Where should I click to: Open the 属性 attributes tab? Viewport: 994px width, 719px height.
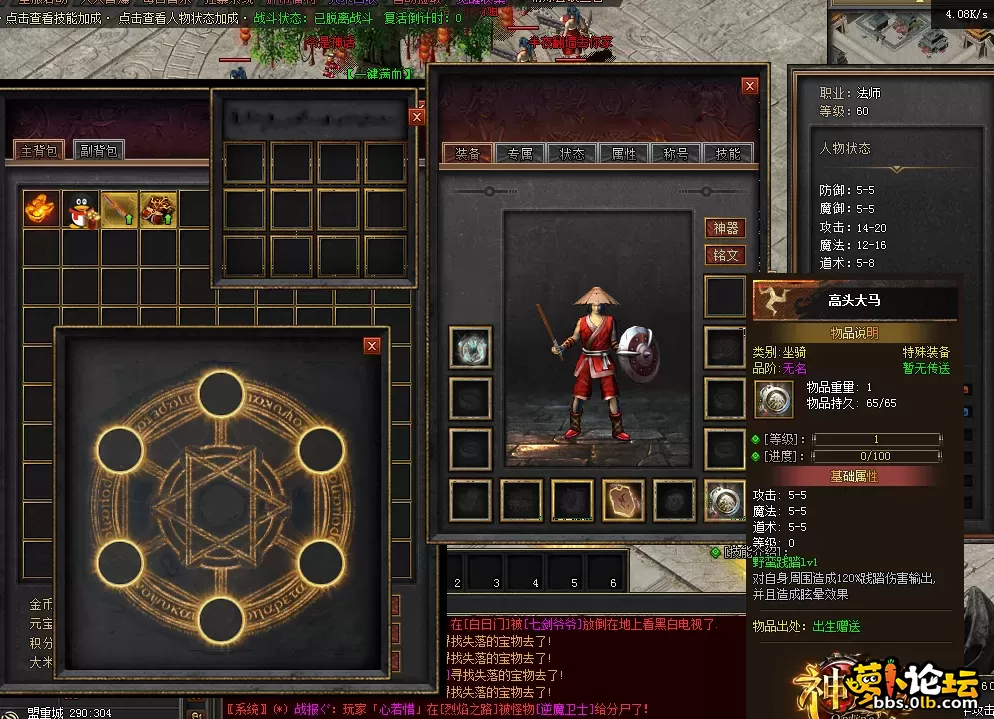click(x=624, y=154)
